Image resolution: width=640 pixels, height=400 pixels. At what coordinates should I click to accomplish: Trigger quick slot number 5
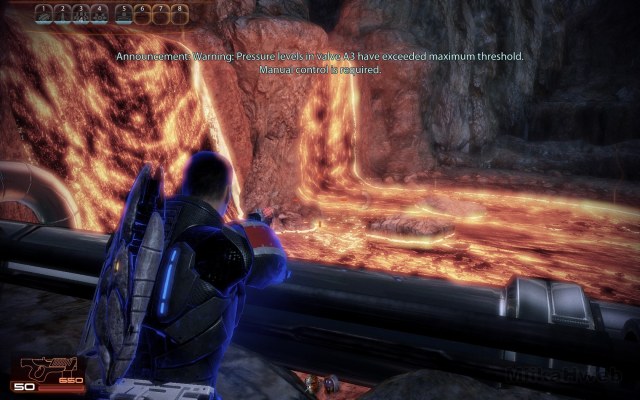click(122, 14)
